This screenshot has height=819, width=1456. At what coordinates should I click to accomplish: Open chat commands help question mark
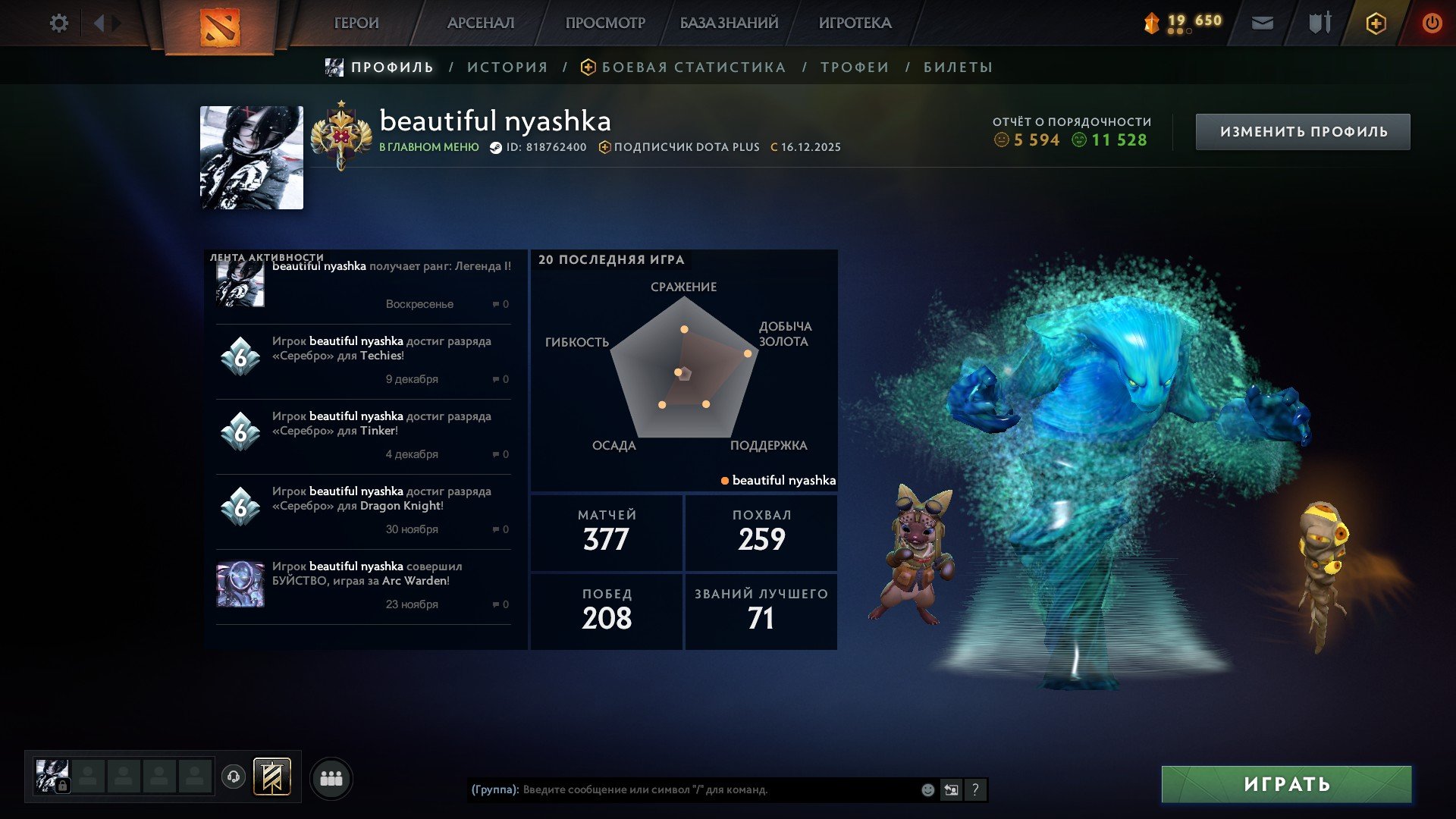(975, 790)
